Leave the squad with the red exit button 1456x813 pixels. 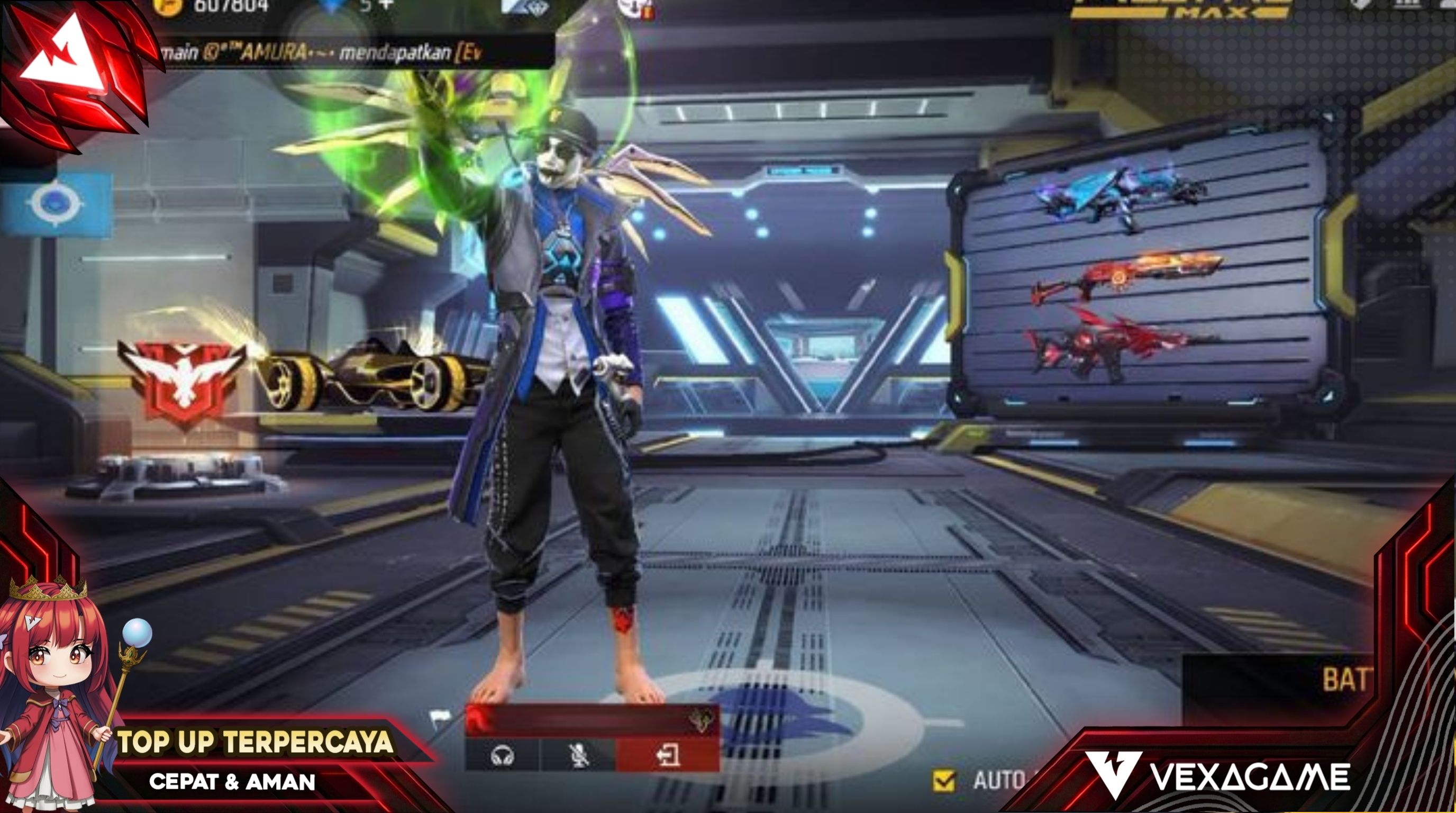tap(668, 756)
